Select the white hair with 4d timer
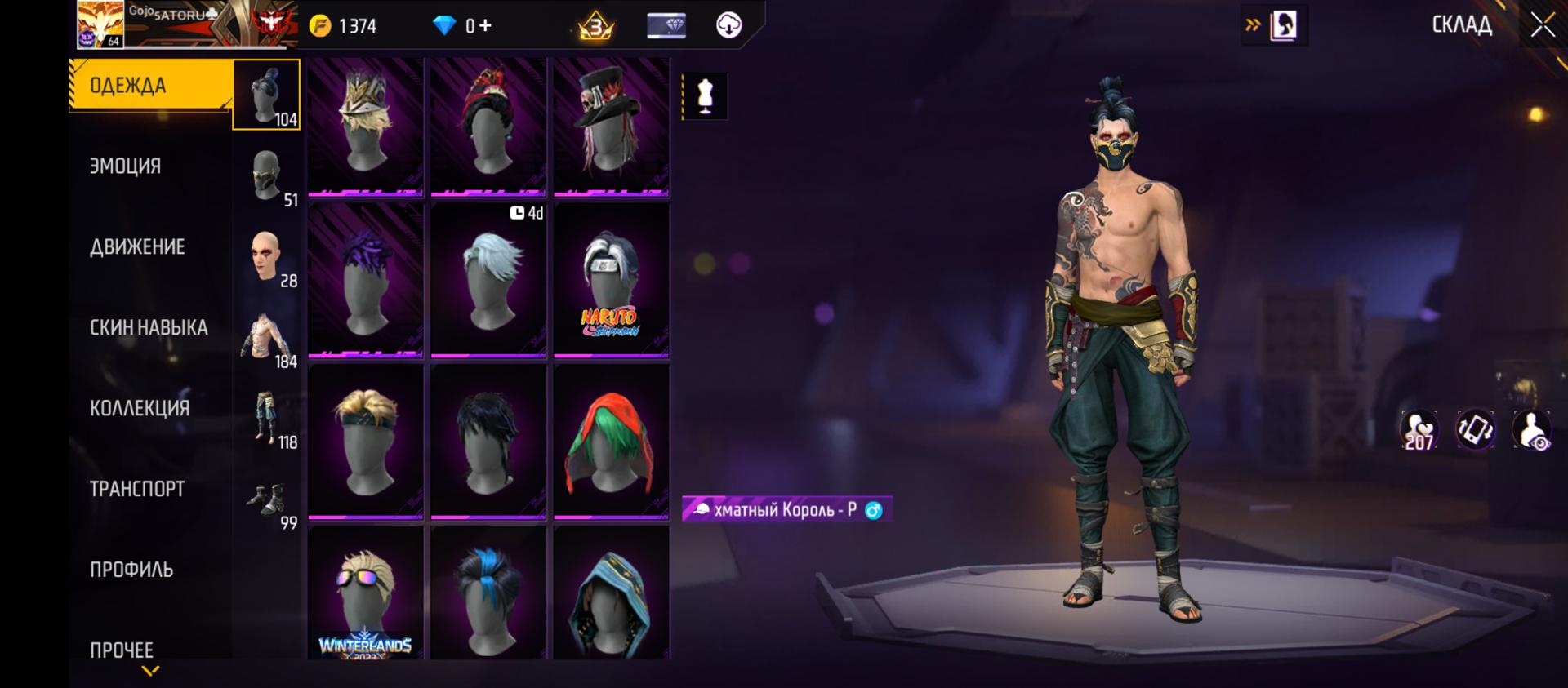Viewport: 1568px width, 688px height. click(x=488, y=281)
